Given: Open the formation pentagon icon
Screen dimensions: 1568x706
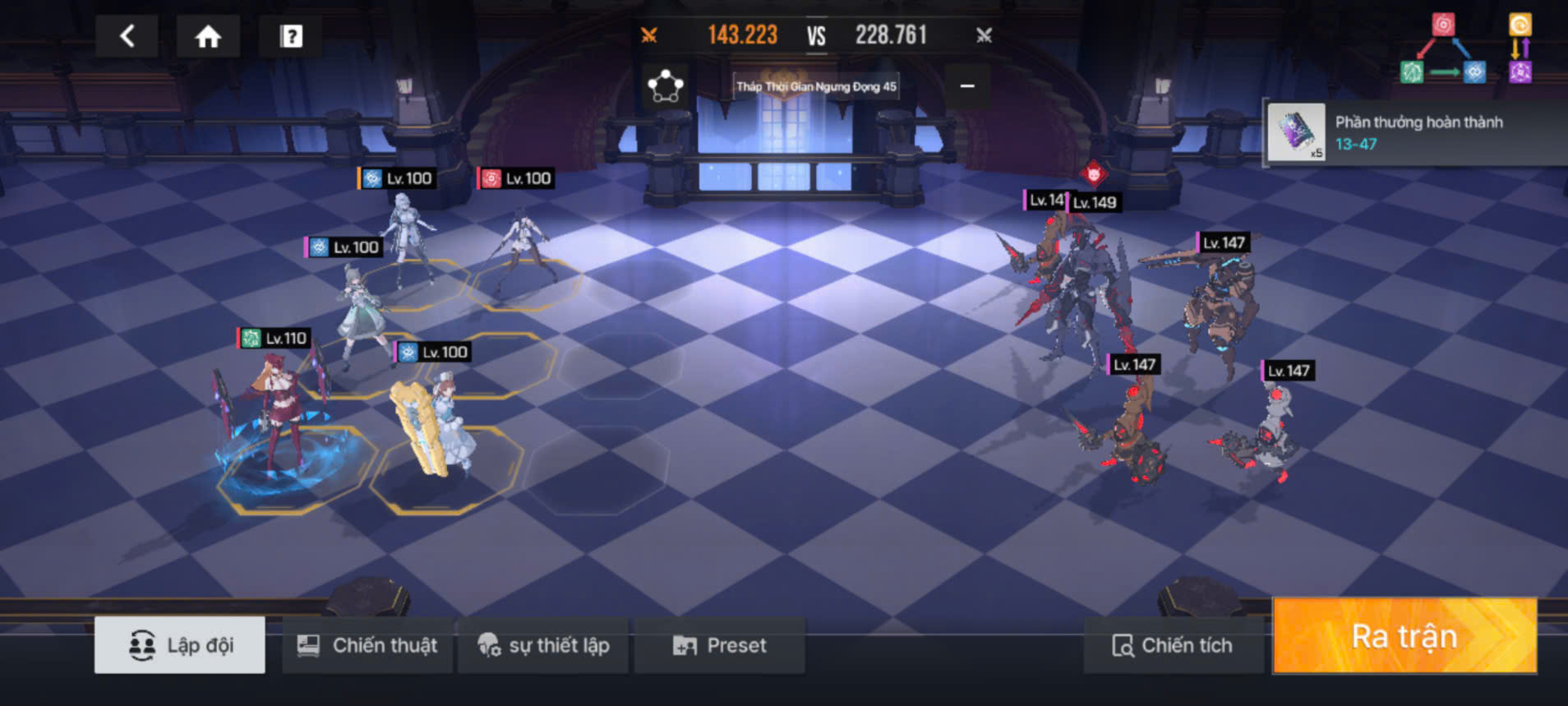Looking at the screenshot, I should pyautogui.click(x=665, y=85).
